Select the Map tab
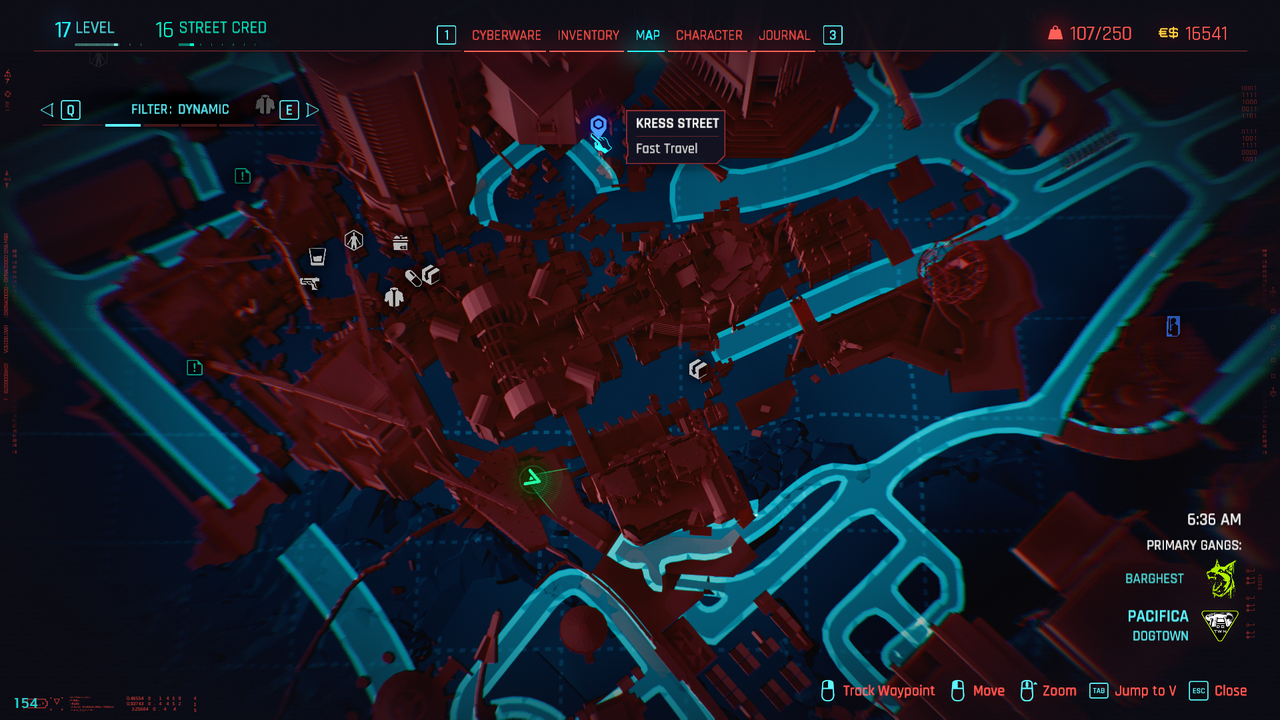Image resolution: width=1280 pixels, height=720 pixels. pyautogui.click(x=647, y=35)
